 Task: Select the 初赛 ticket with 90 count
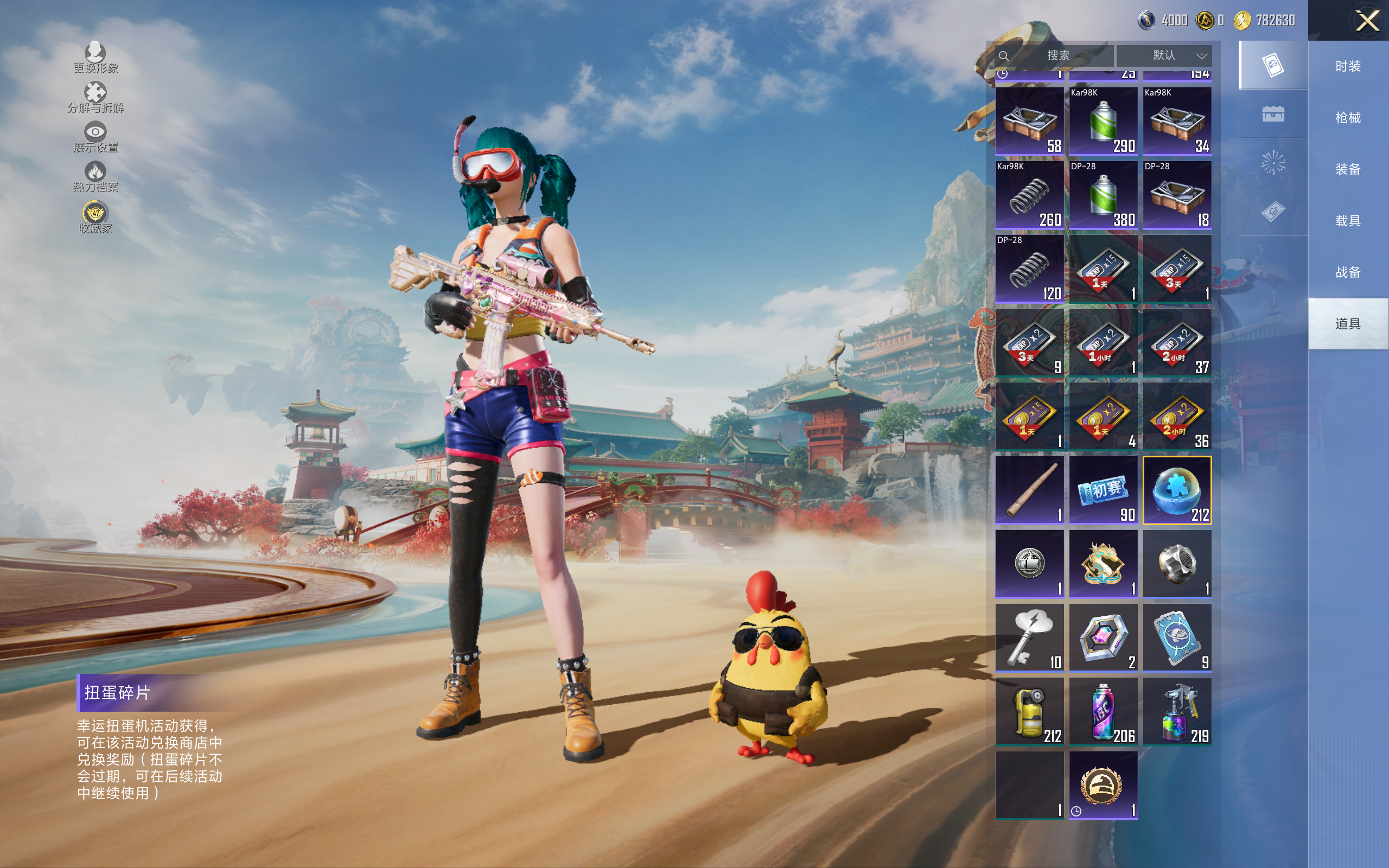[1103, 490]
